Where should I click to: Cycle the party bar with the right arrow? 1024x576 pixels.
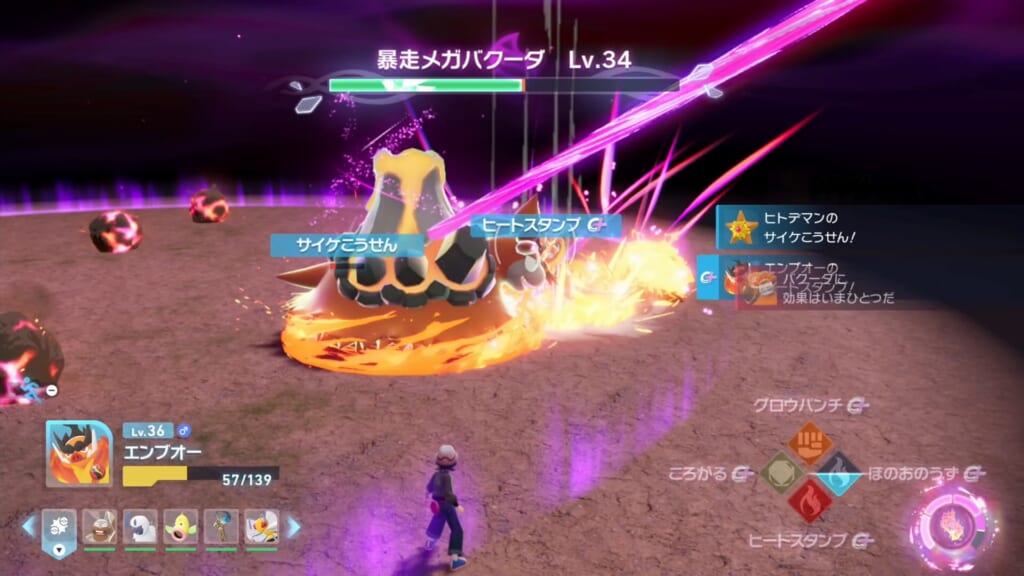294,526
